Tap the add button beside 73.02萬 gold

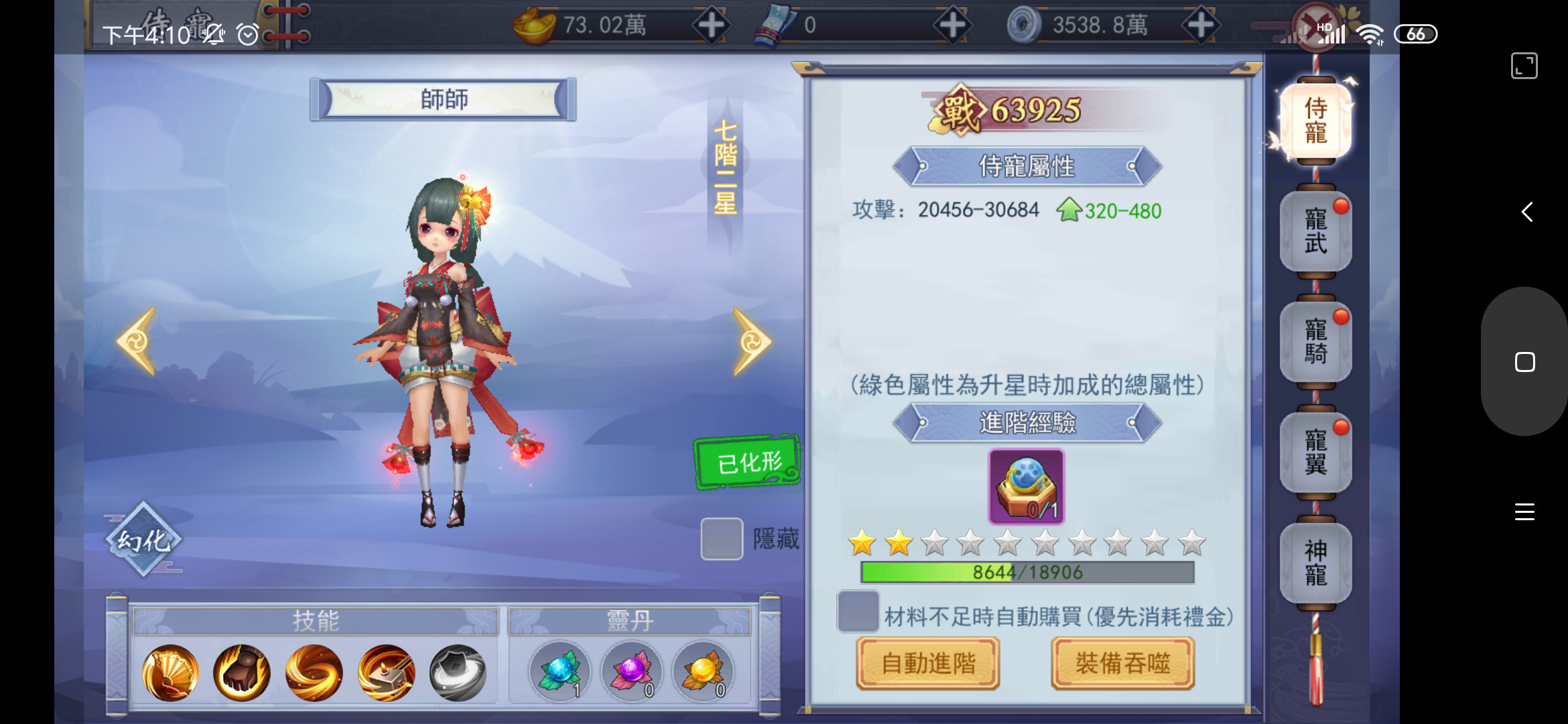(712, 25)
